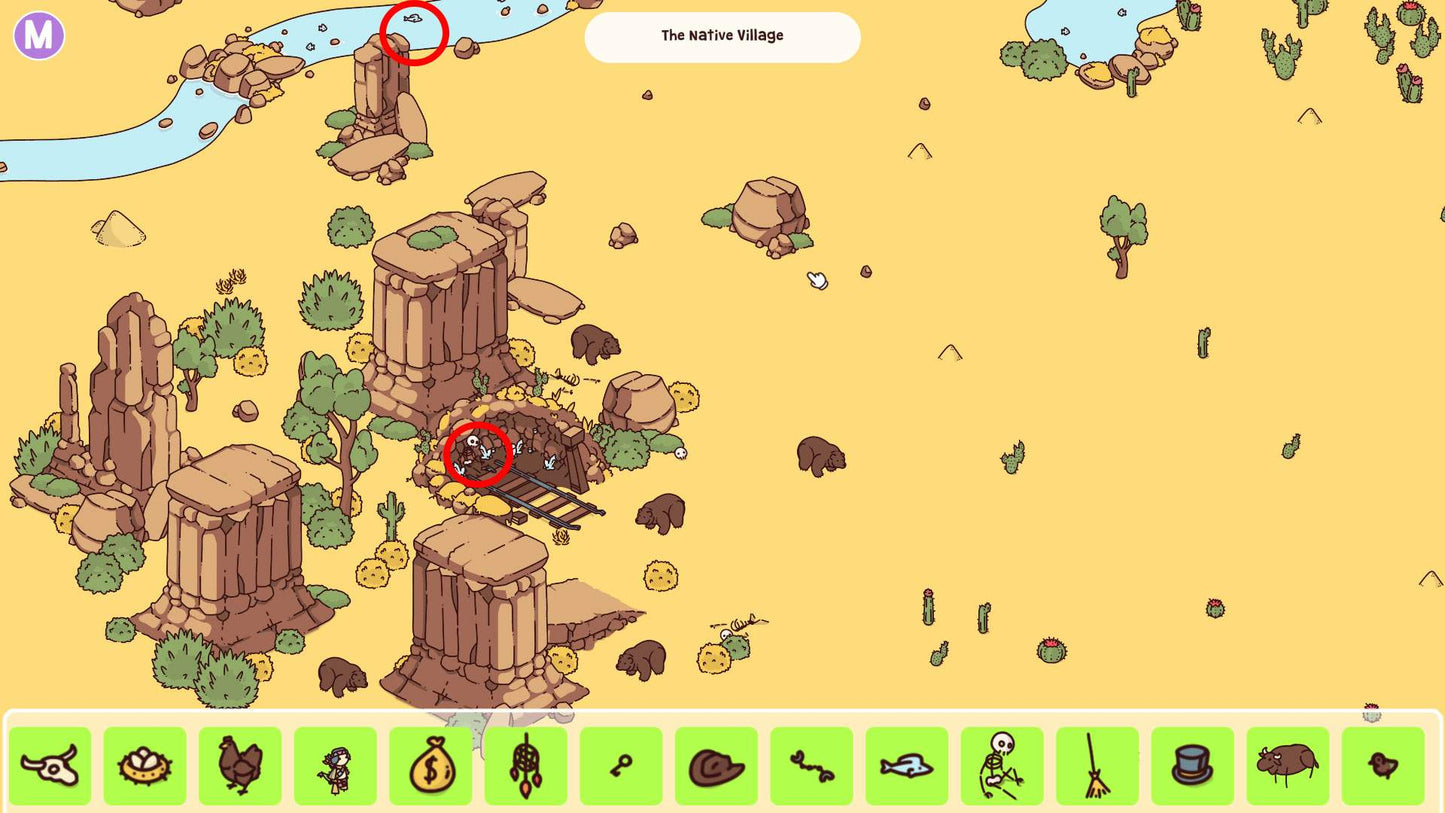
Task: Select the cow skull item slot
Action: (50, 766)
